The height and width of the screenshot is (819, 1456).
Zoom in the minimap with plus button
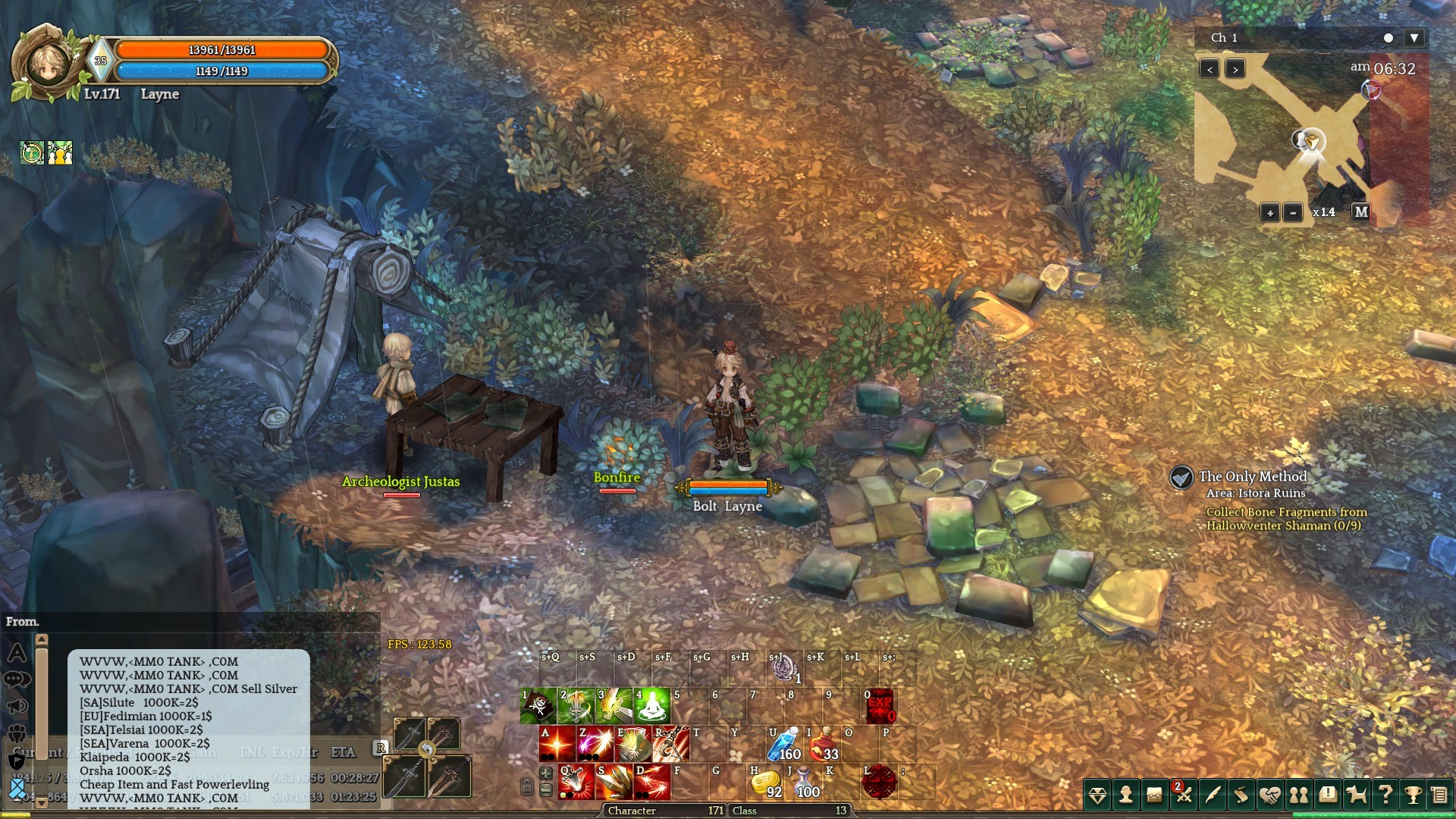(x=1270, y=212)
